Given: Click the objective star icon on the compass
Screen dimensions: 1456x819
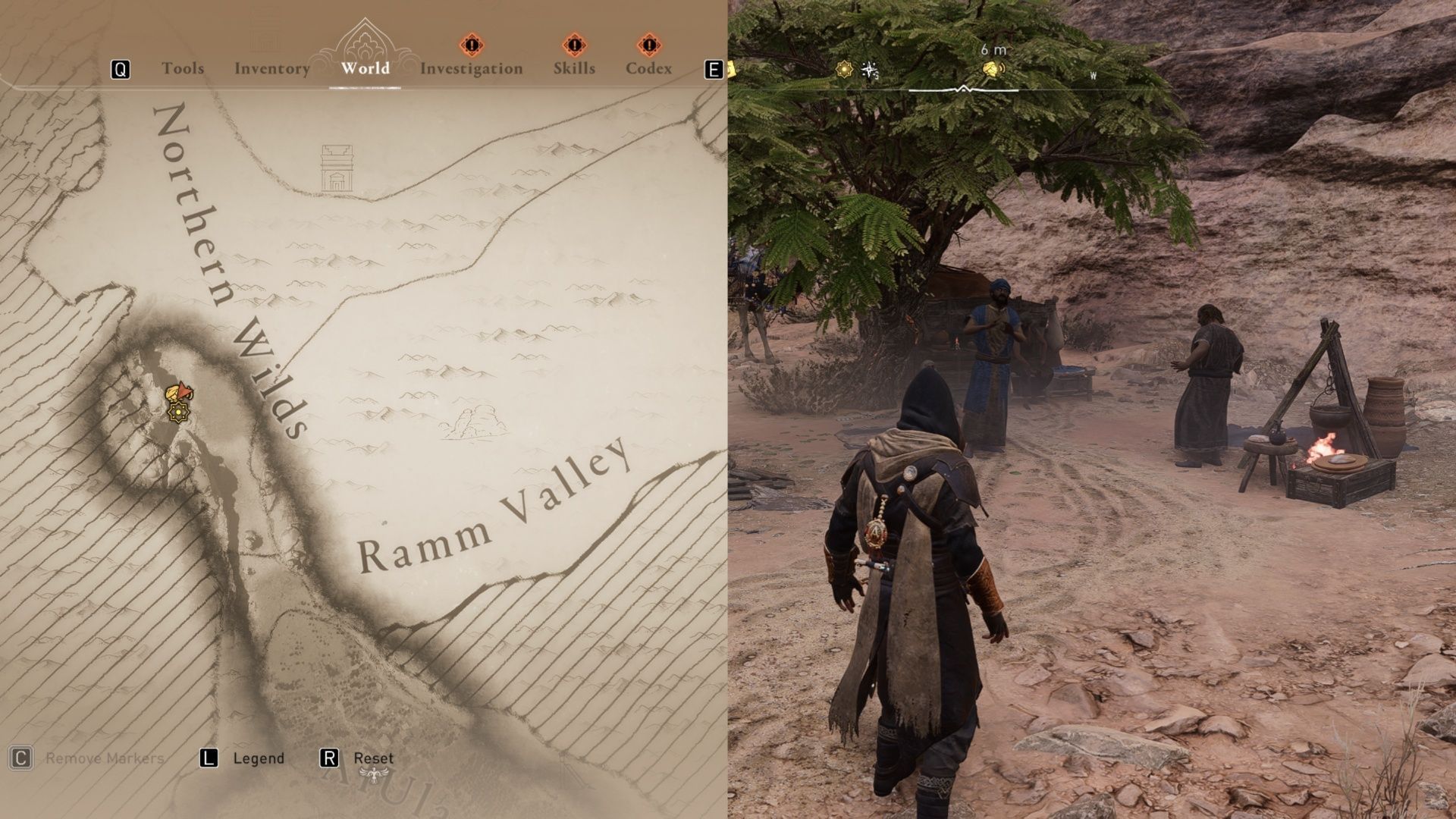Looking at the screenshot, I should (x=843, y=68).
